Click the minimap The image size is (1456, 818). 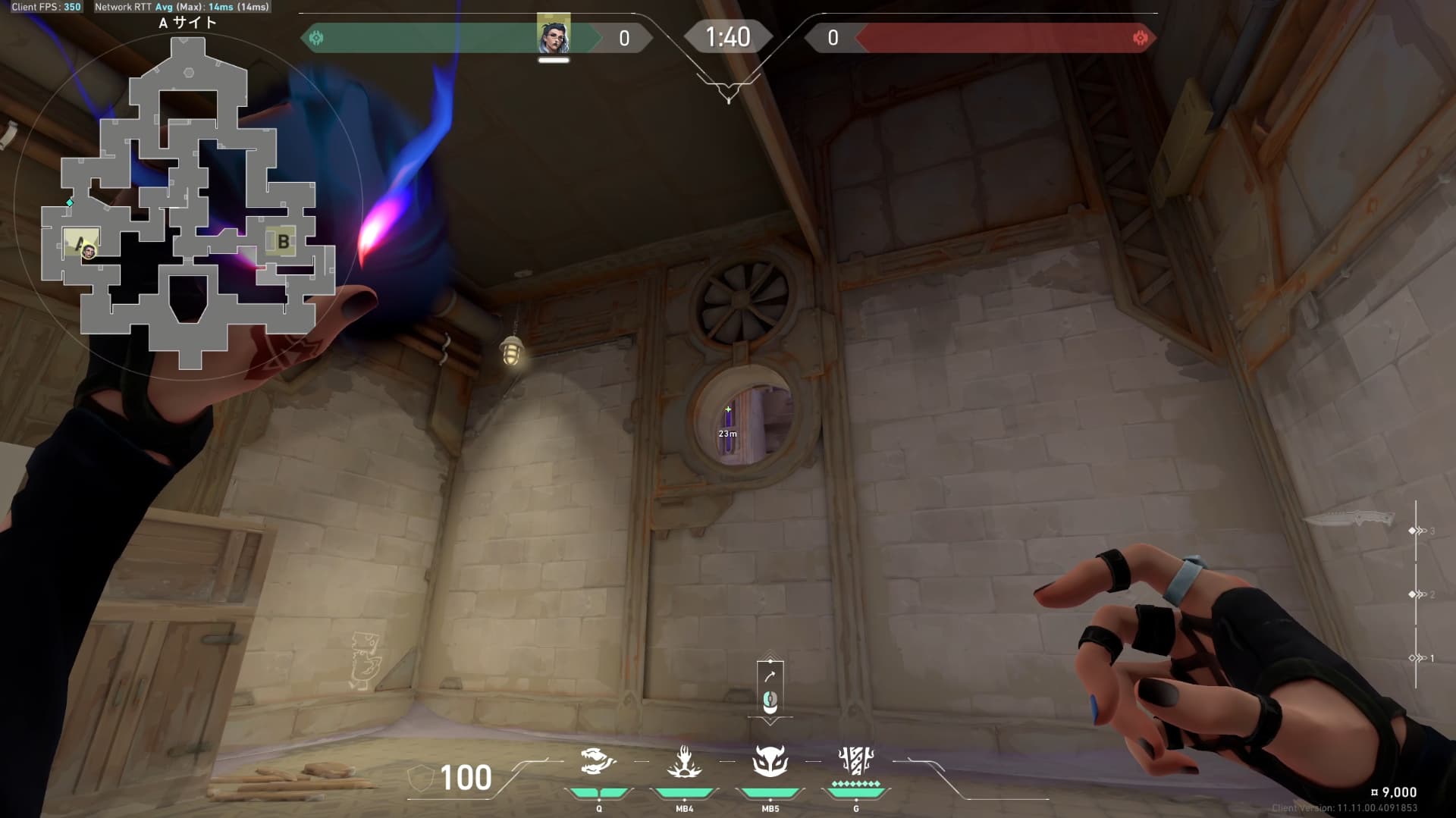pyautogui.click(x=188, y=203)
